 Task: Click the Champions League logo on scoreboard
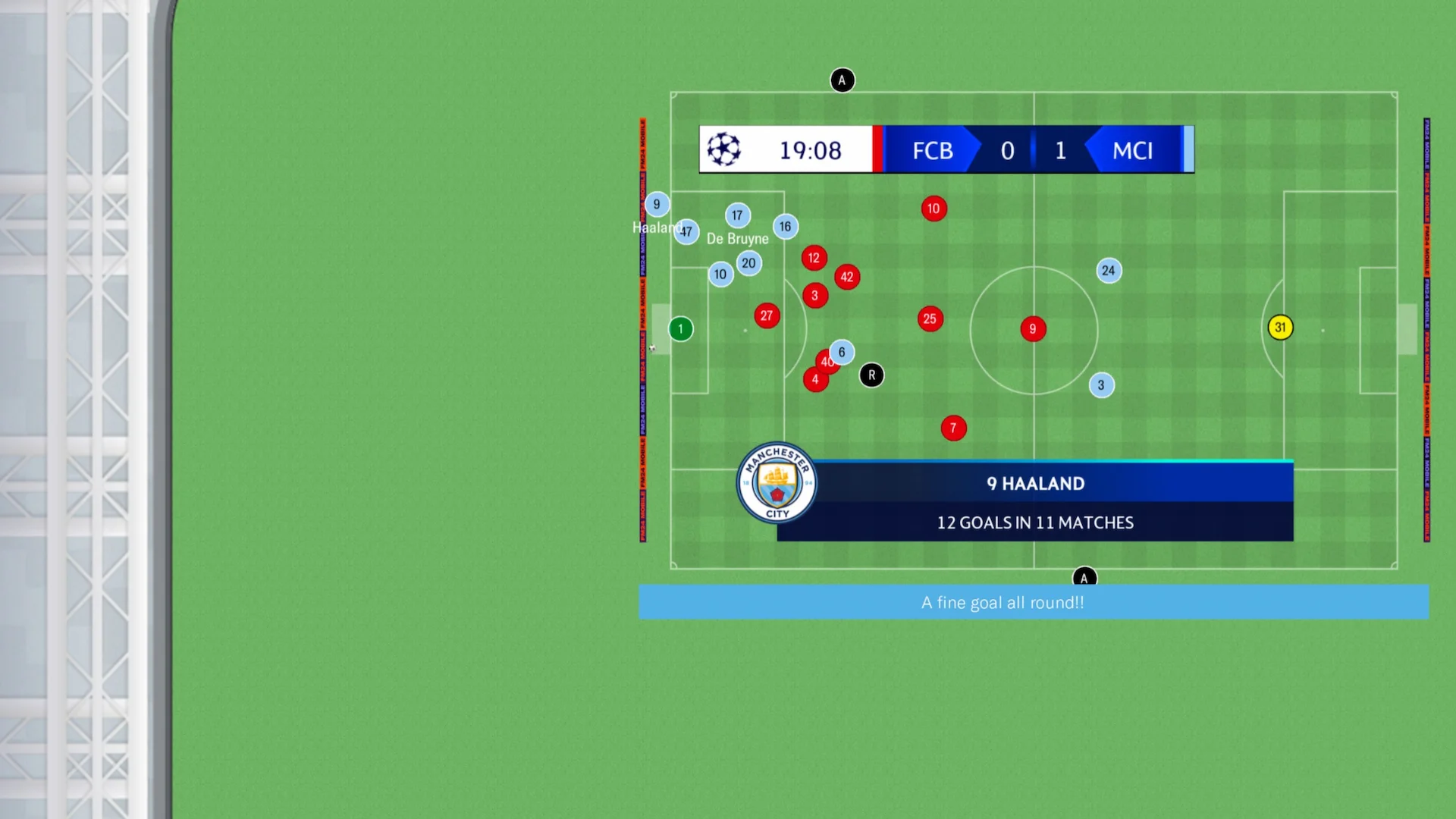[724, 149]
